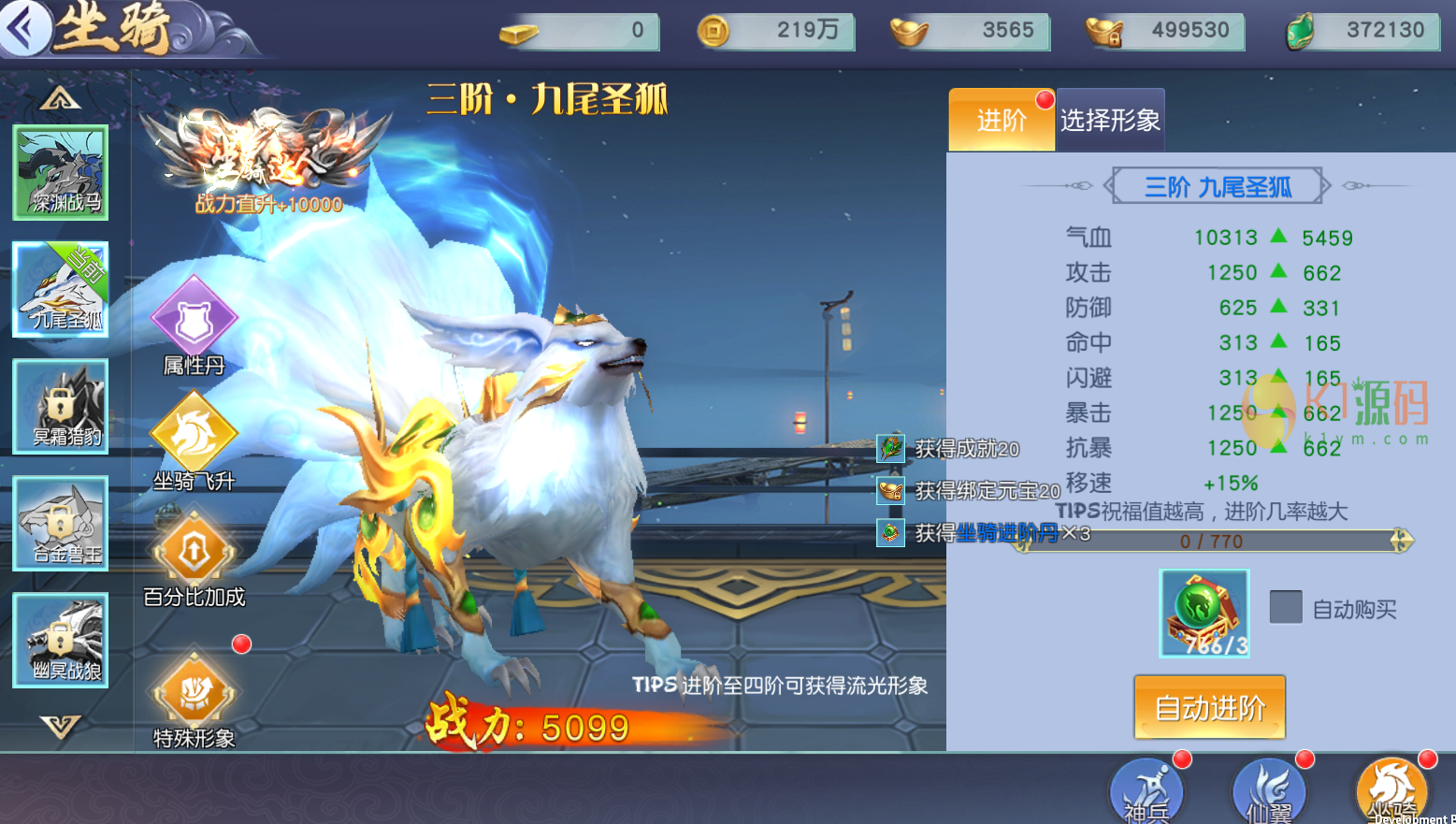
Task: Select the locked 幽冥战狼 mount
Action: click(x=61, y=641)
